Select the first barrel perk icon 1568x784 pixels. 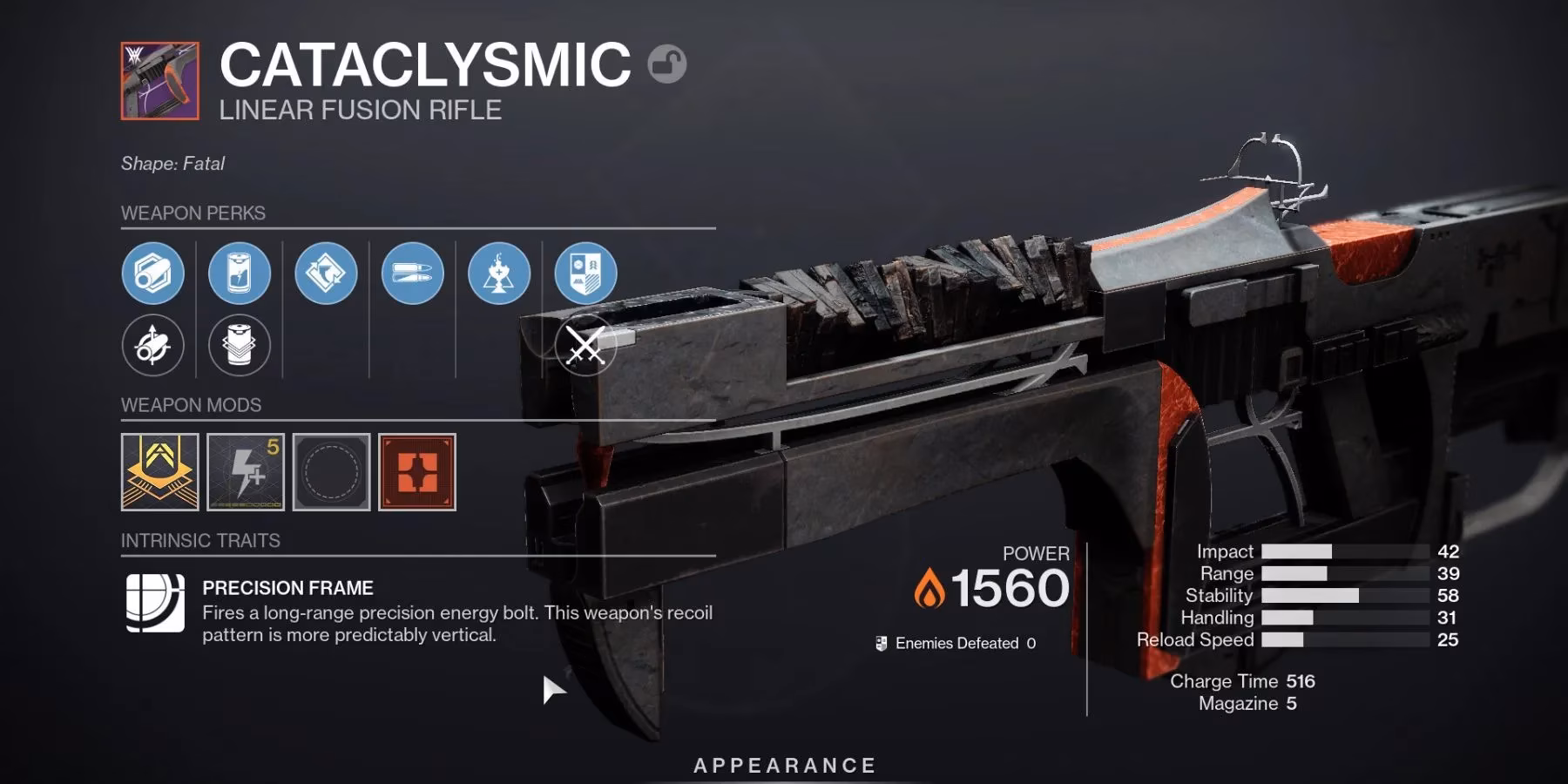tap(153, 273)
